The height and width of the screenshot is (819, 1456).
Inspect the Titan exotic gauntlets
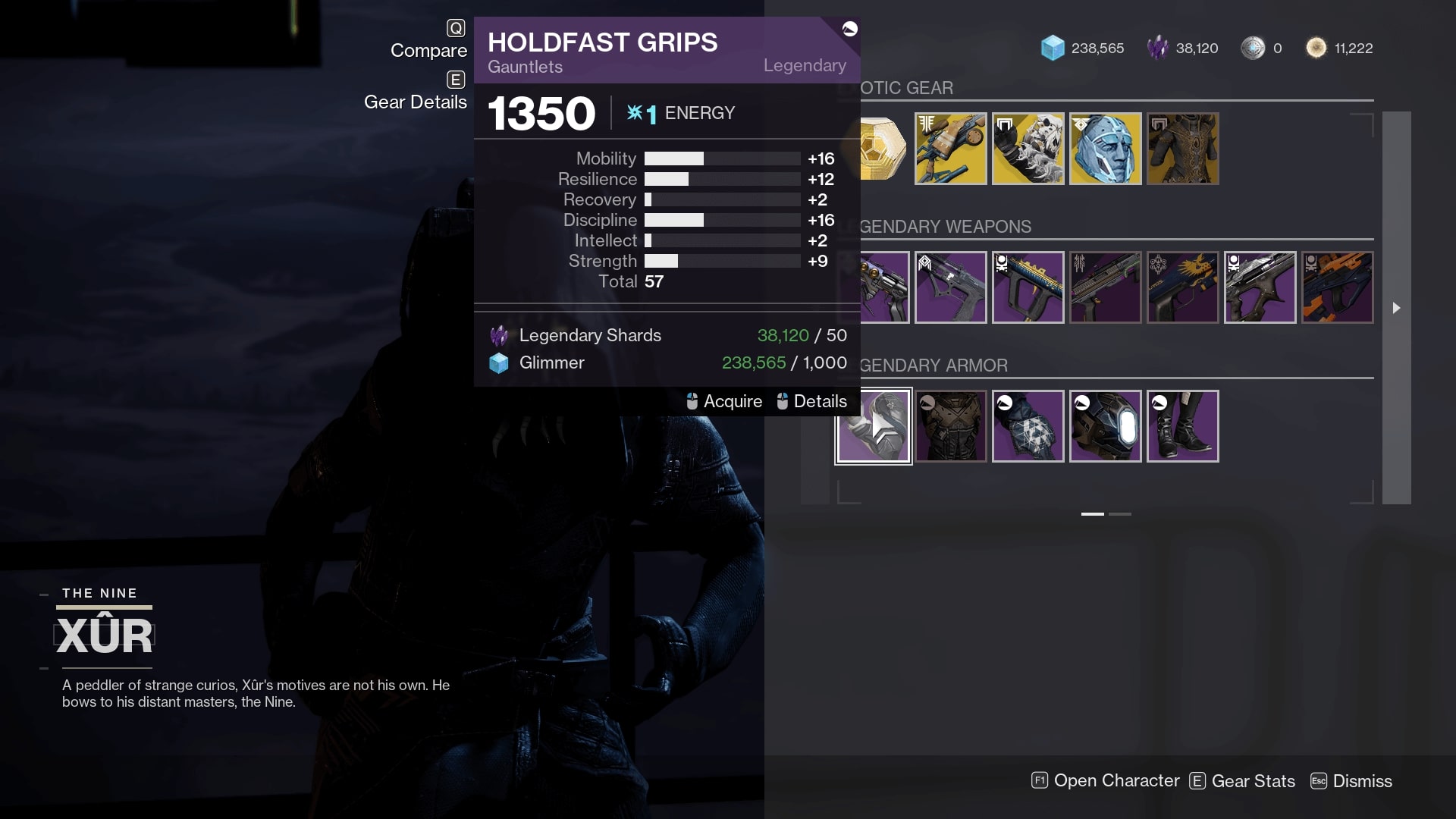(1028, 149)
